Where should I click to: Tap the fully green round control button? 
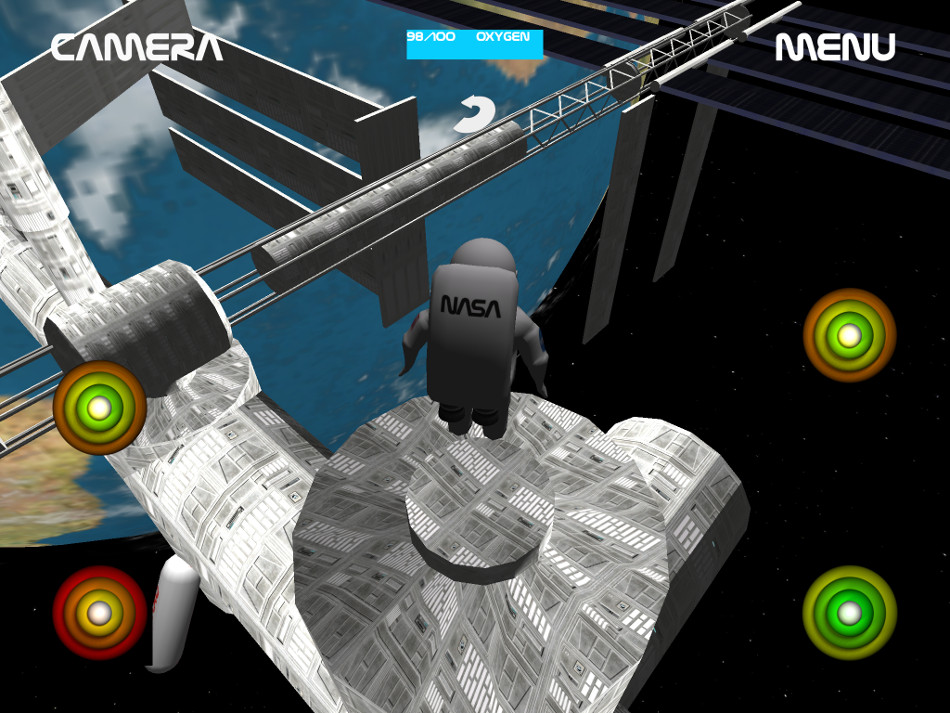849,612
